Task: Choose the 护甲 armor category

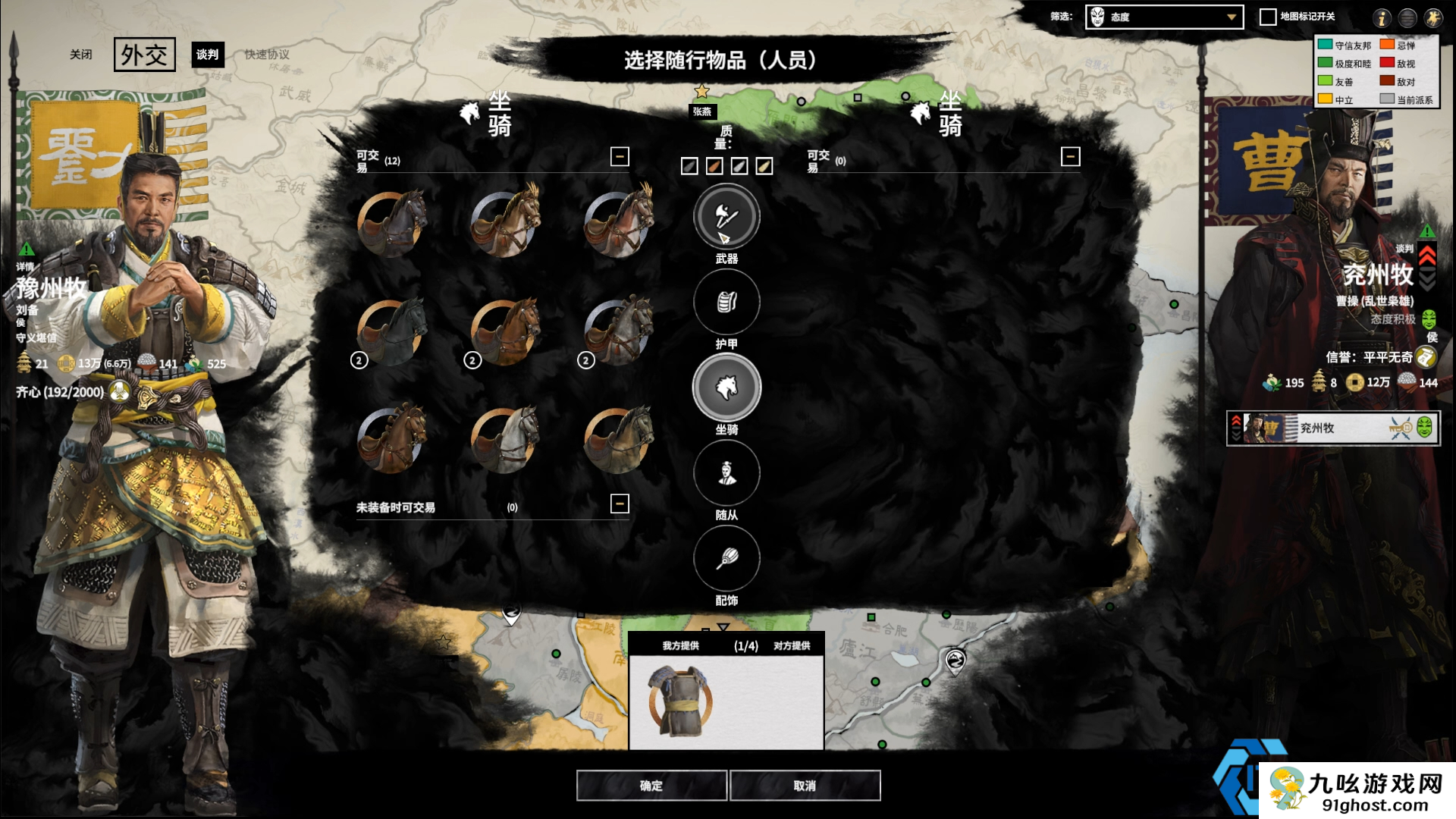Action: (x=726, y=303)
